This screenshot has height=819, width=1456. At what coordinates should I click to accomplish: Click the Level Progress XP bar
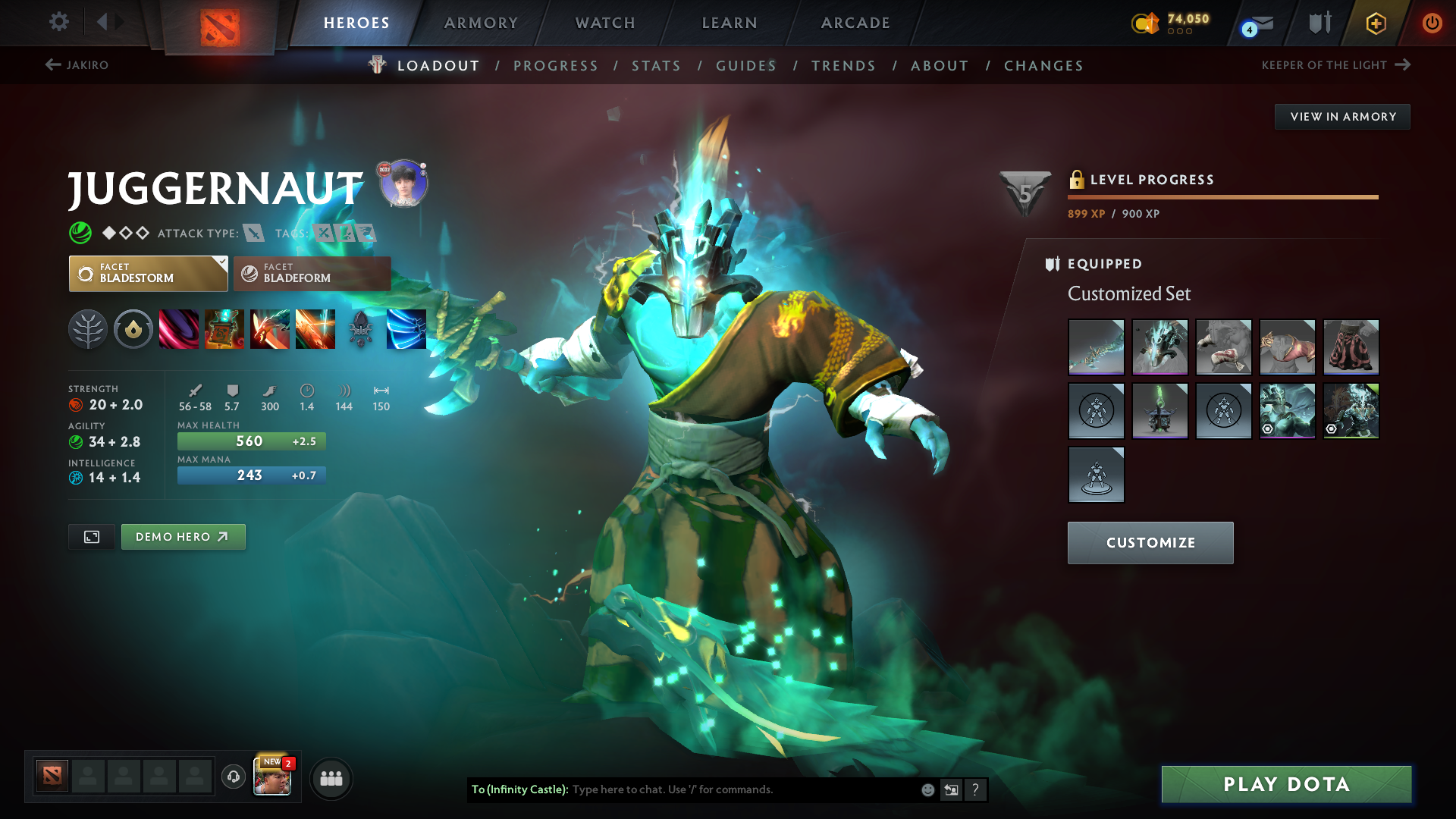tap(1222, 196)
